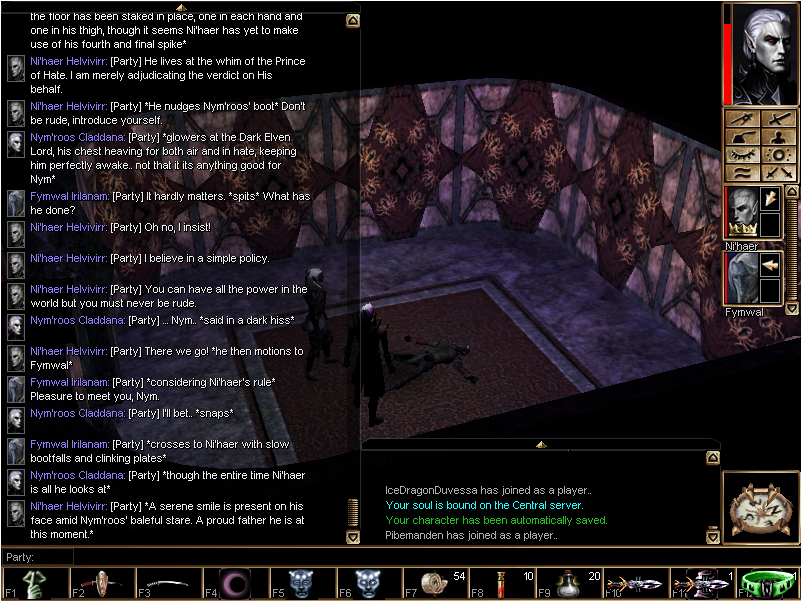
Task: Select Ni'haer's party portrait
Action: pyautogui.click(x=743, y=213)
